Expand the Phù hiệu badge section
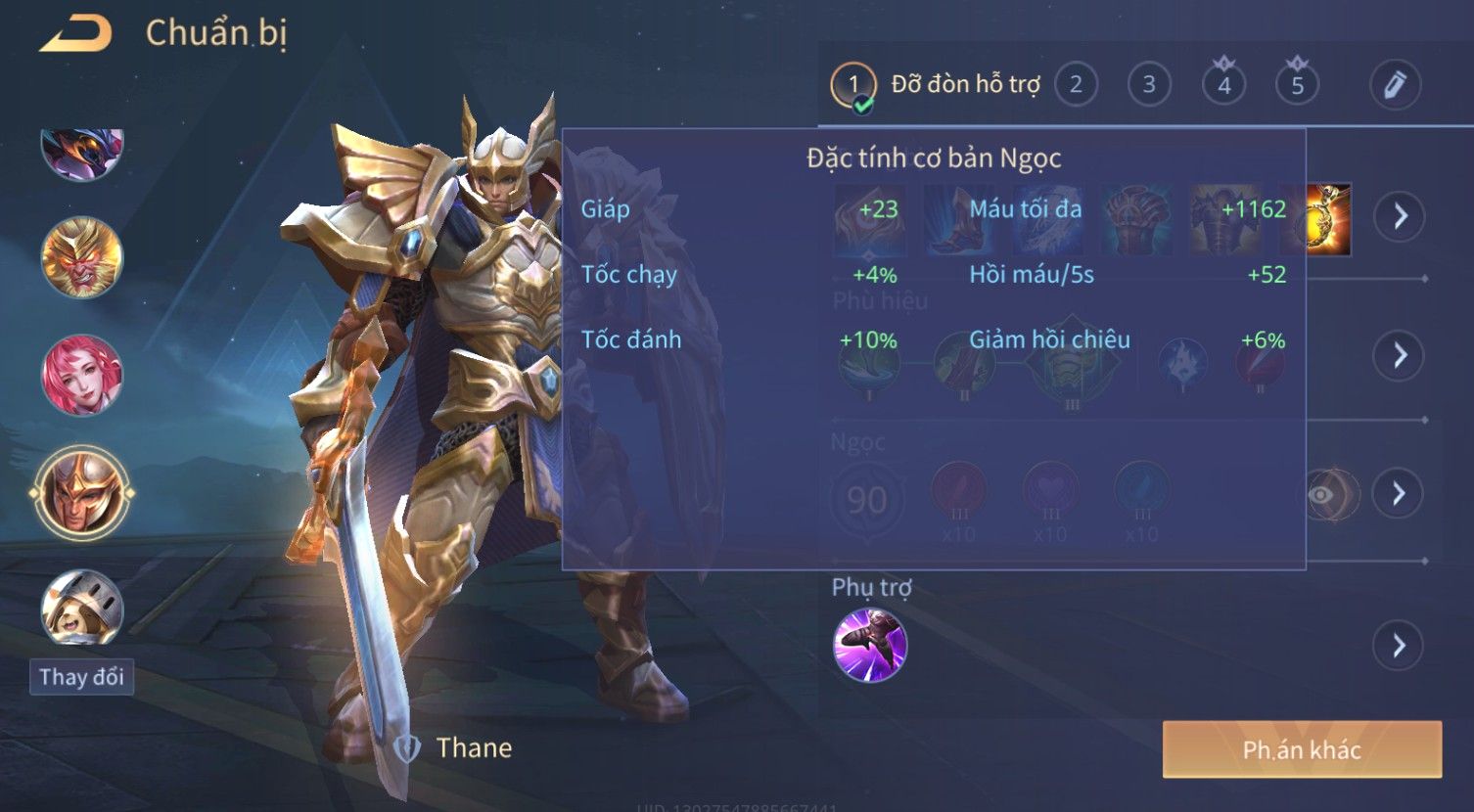 [x=1400, y=355]
